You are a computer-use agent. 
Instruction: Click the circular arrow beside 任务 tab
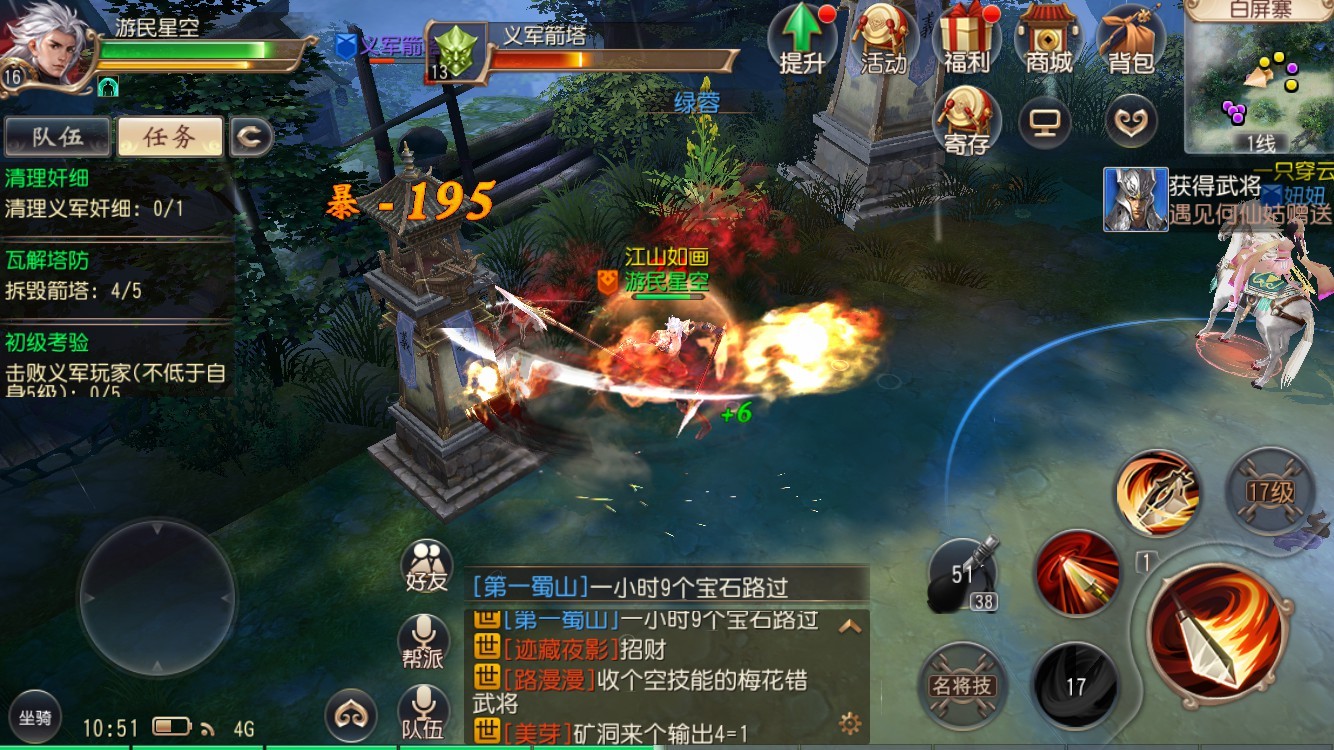point(251,136)
